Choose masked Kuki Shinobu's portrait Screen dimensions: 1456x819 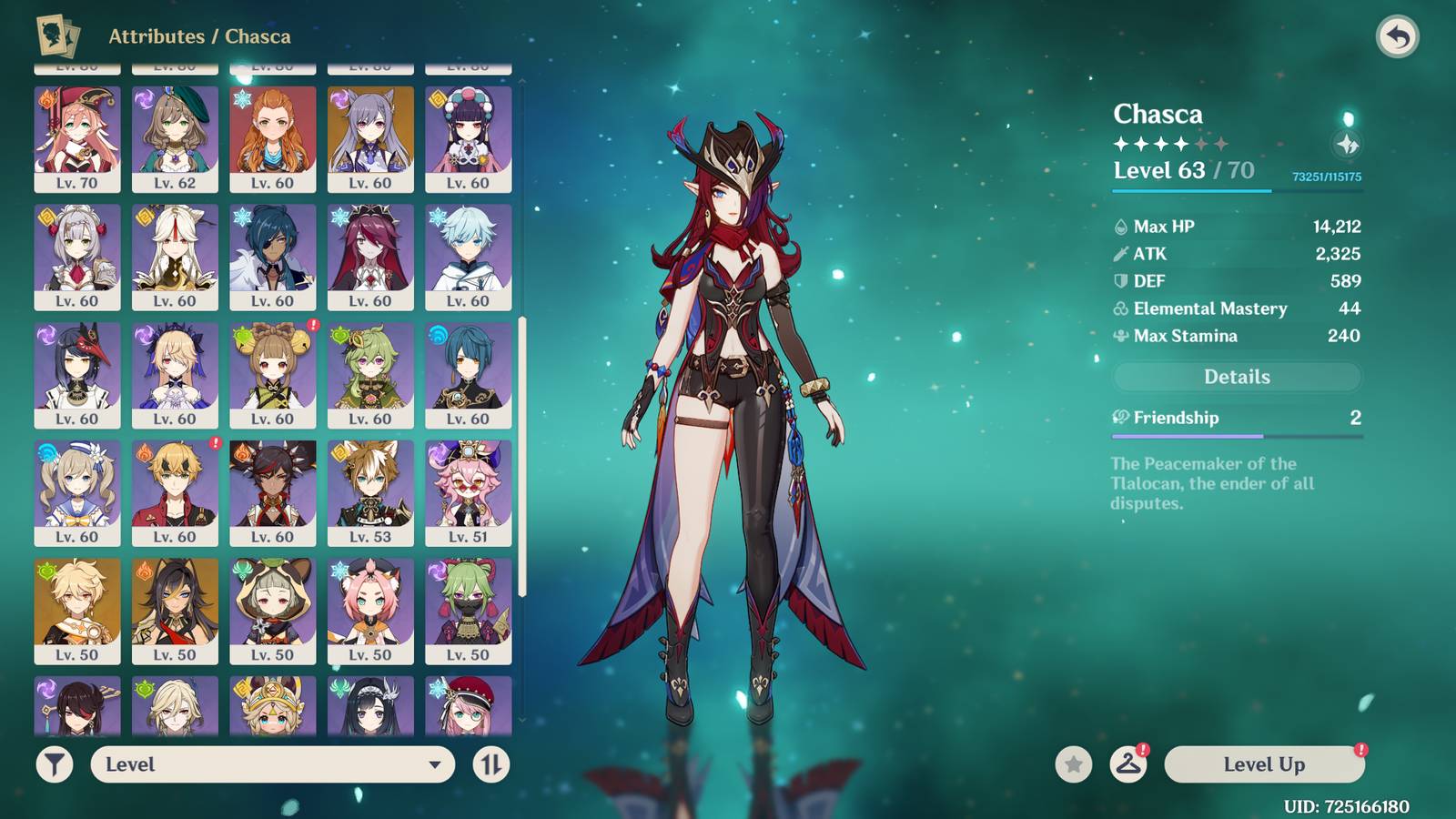coord(468,611)
